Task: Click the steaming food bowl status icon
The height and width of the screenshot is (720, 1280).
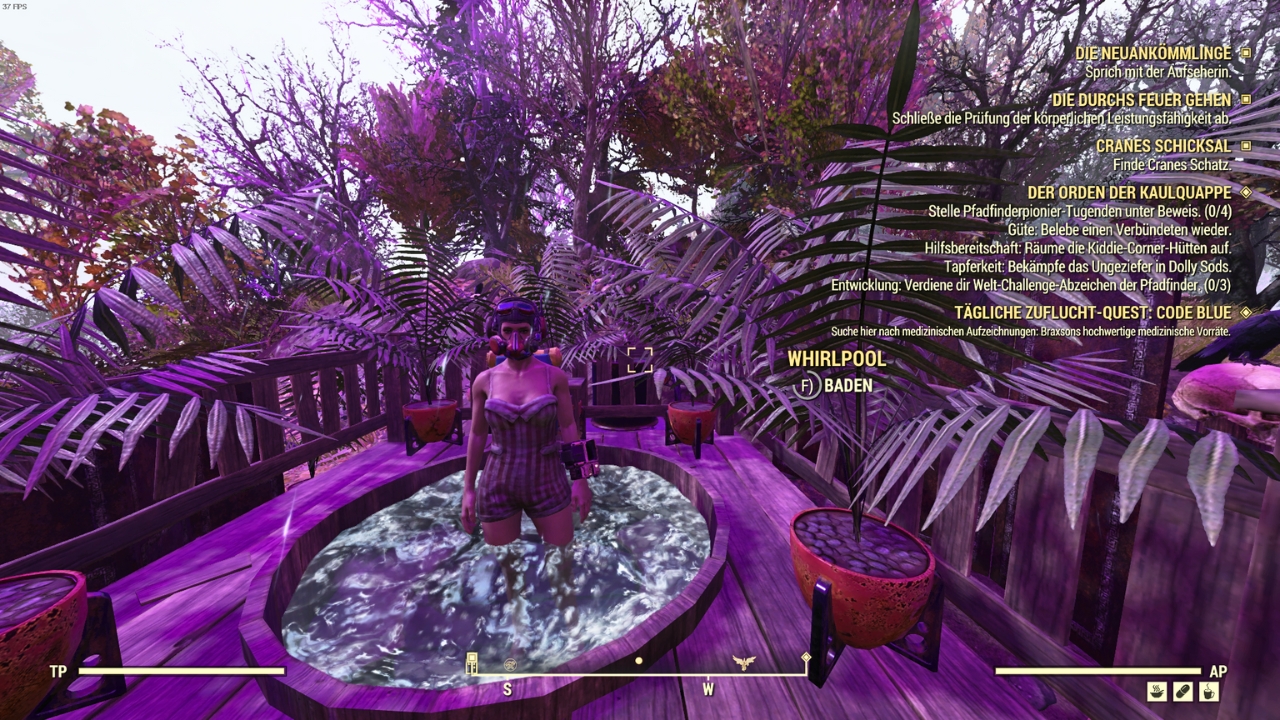Action: tap(1157, 691)
